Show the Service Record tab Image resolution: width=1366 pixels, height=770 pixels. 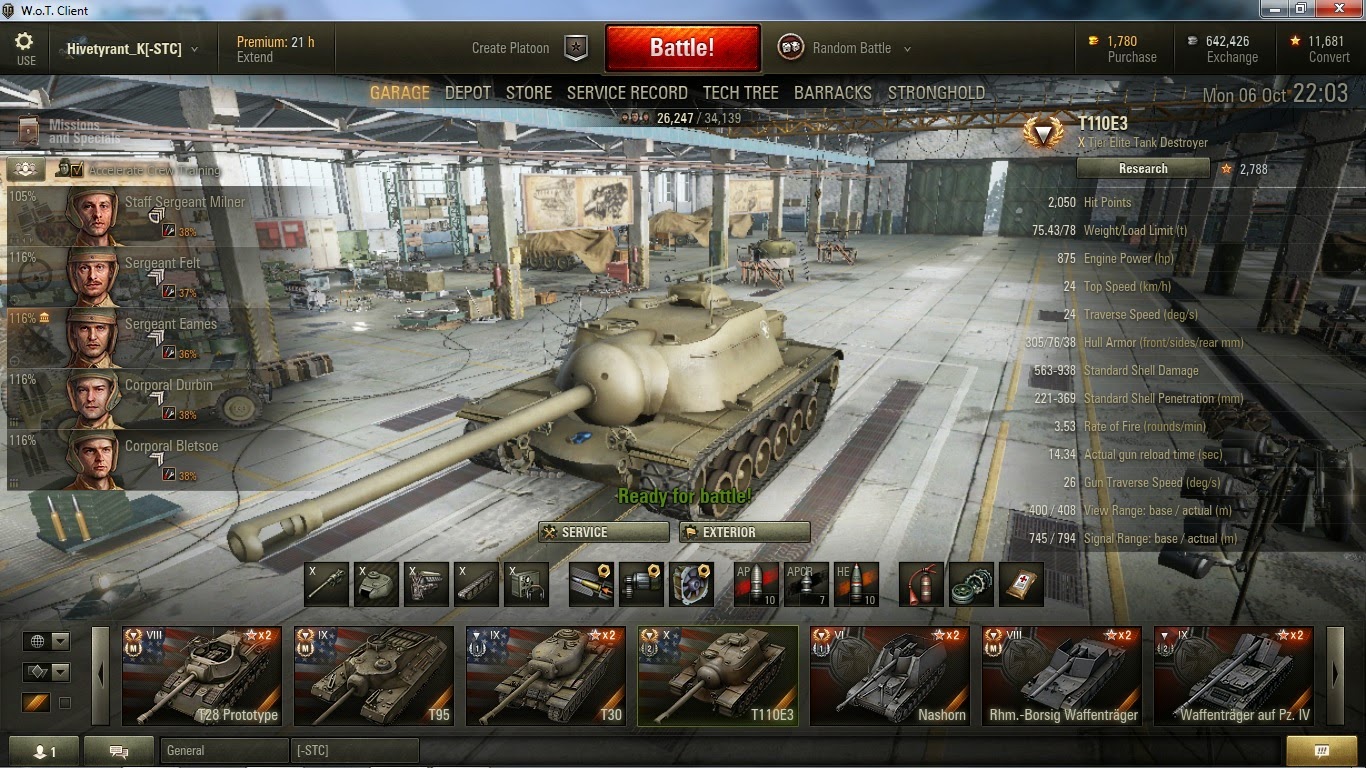pyautogui.click(x=627, y=93)
